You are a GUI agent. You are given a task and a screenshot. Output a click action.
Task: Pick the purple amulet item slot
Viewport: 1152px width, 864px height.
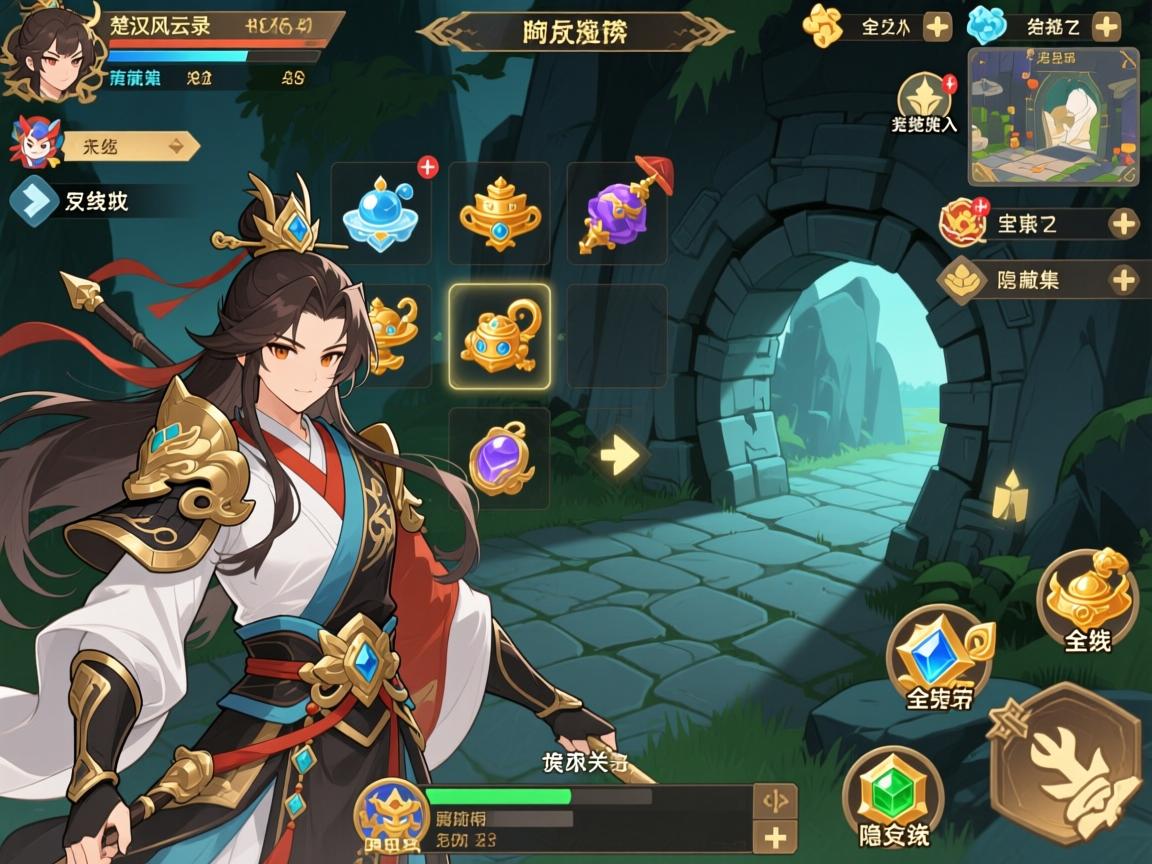point(499,459)
